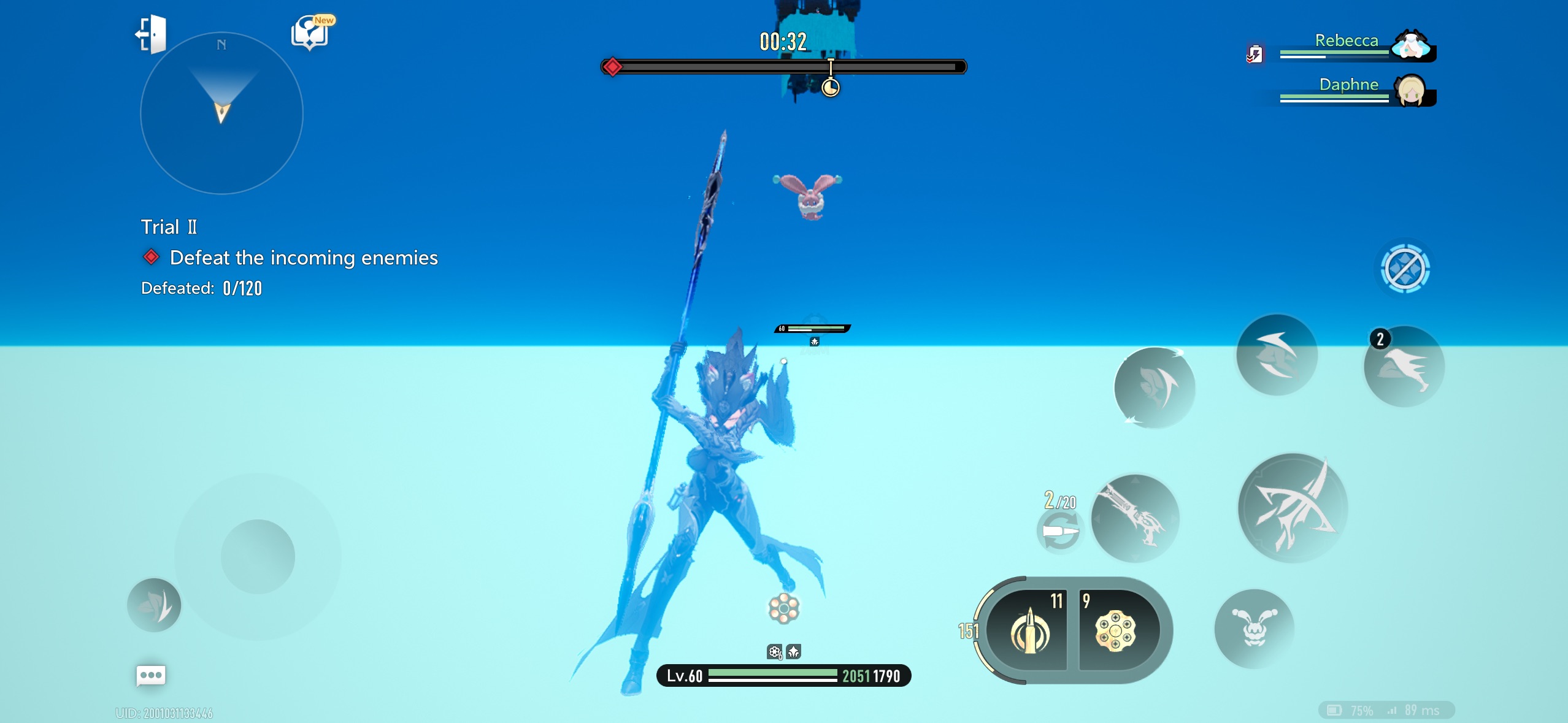1568x723 pixels.
Task: Activate the skill with 2 charges
Action: tap(1404, 367)
